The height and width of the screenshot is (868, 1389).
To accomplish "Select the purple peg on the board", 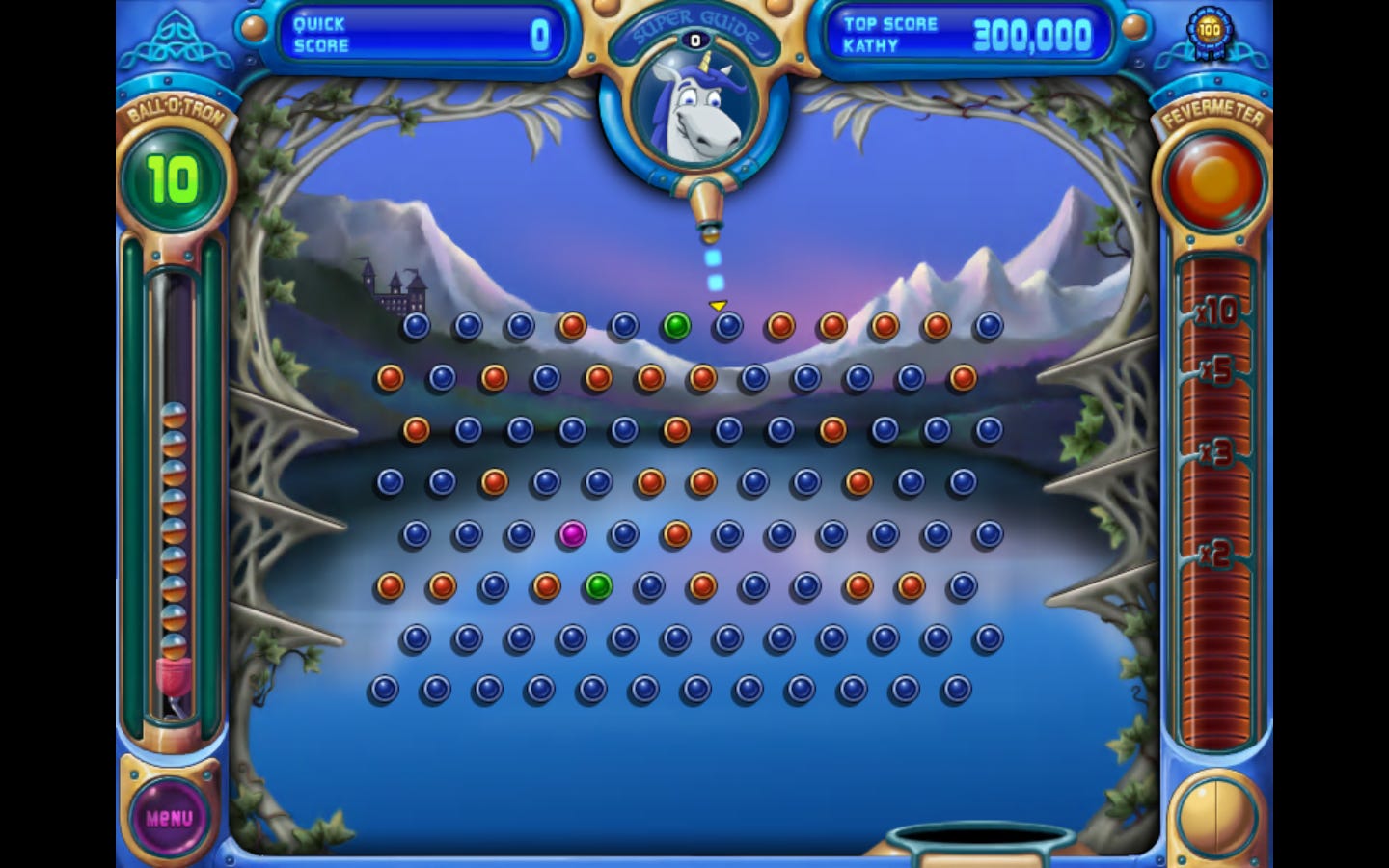I will [573, 536].
